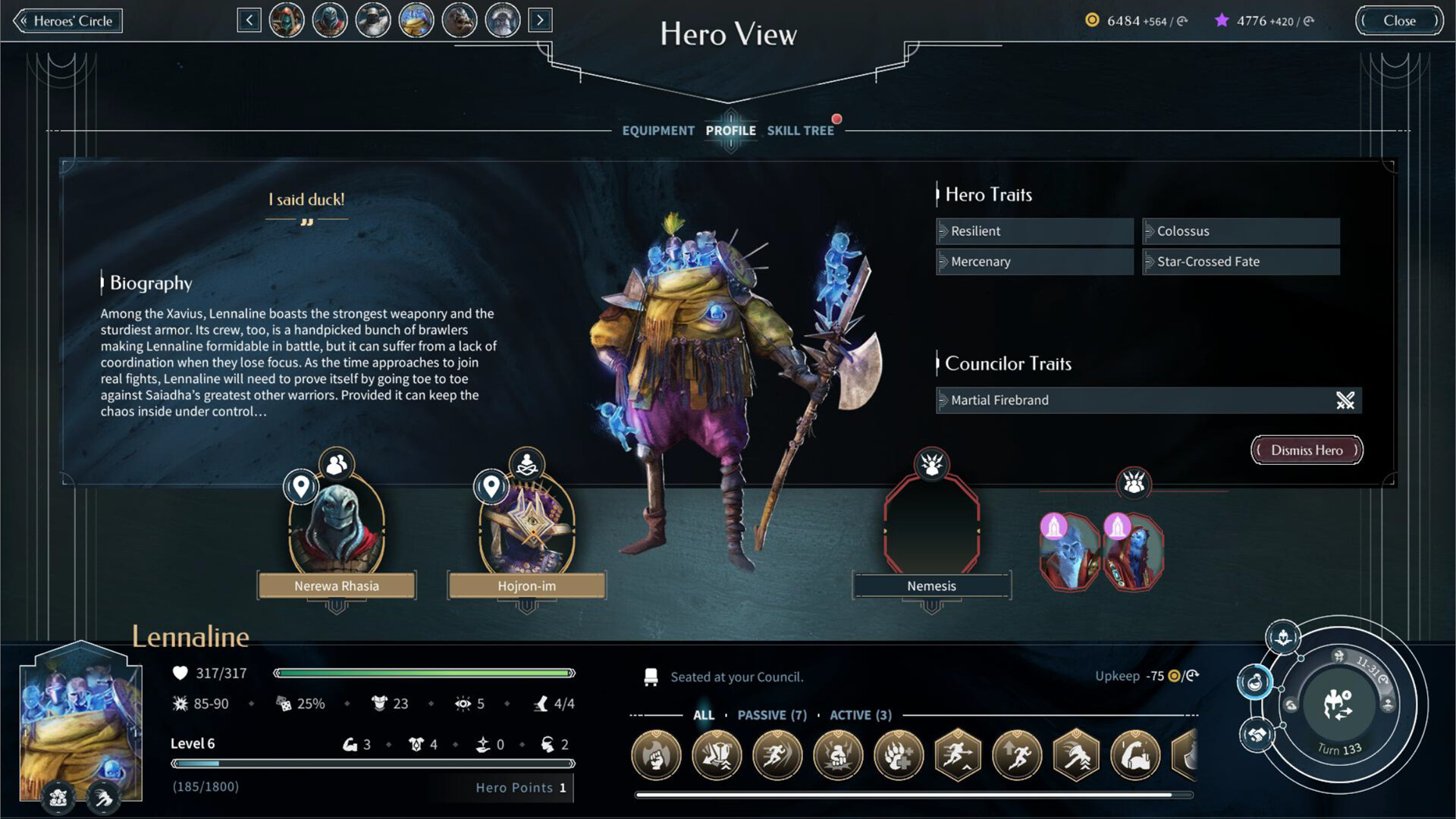Expand the next heroes list with right arrow
Screen dimensions: 1456x819
pyautogui.click(x=540, y=20)
